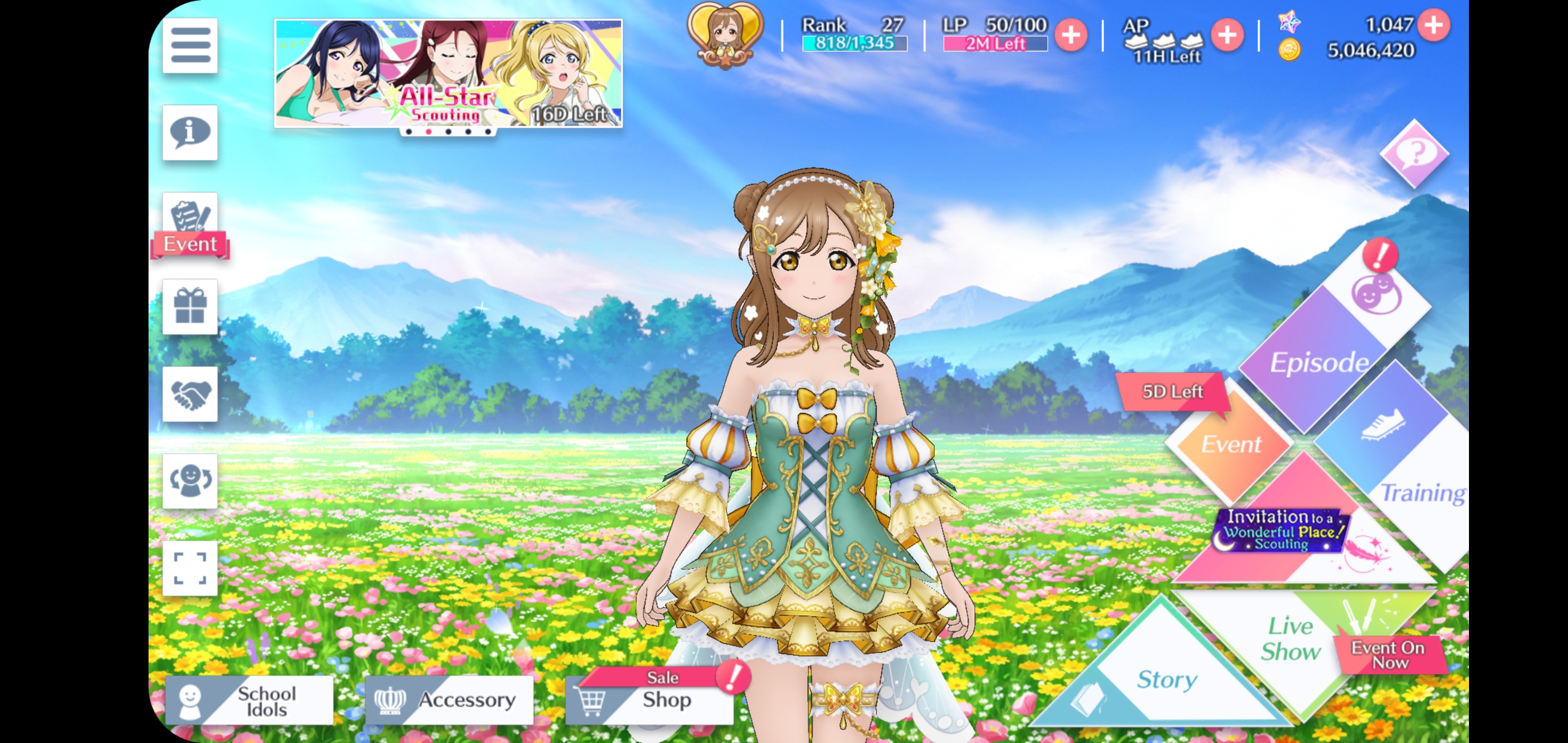1568x743 pixels.
Task: Open the All-Star Scouting banner
Action: [449, 73]
